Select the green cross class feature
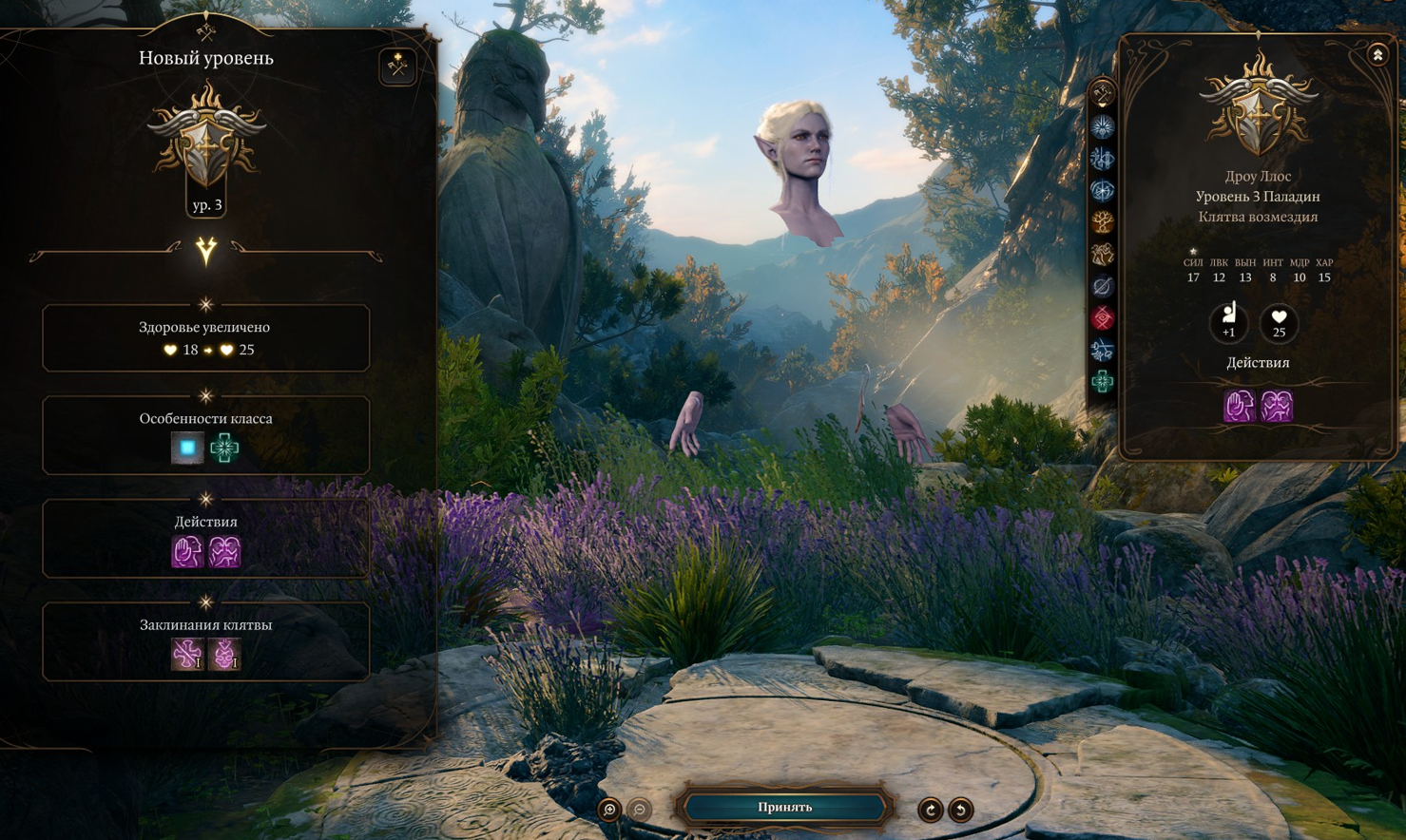Image resolution: width=1406 pixels, height=840 pixels. click(x=224, y=448)
